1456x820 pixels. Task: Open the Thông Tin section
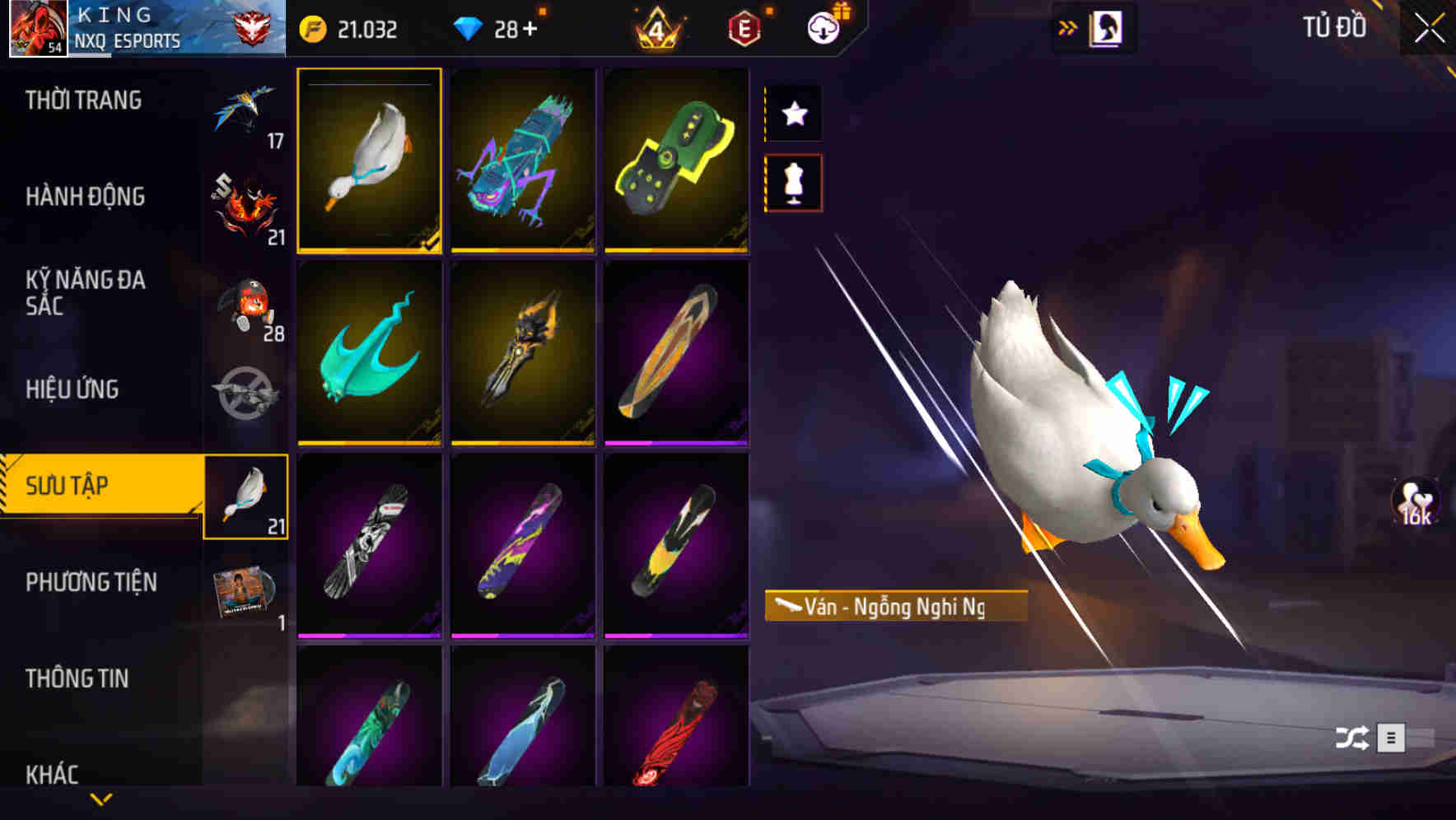[x=76, y=678]
